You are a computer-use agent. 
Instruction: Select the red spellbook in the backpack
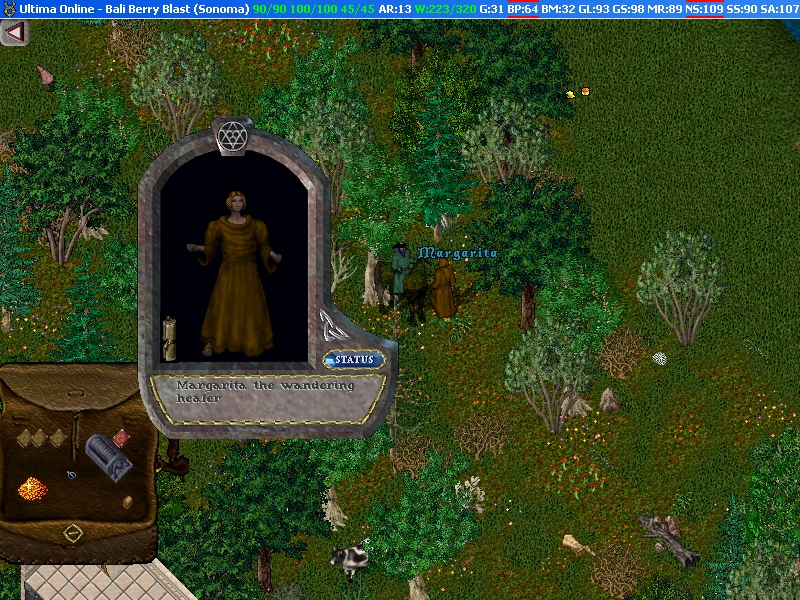(122, 437)
